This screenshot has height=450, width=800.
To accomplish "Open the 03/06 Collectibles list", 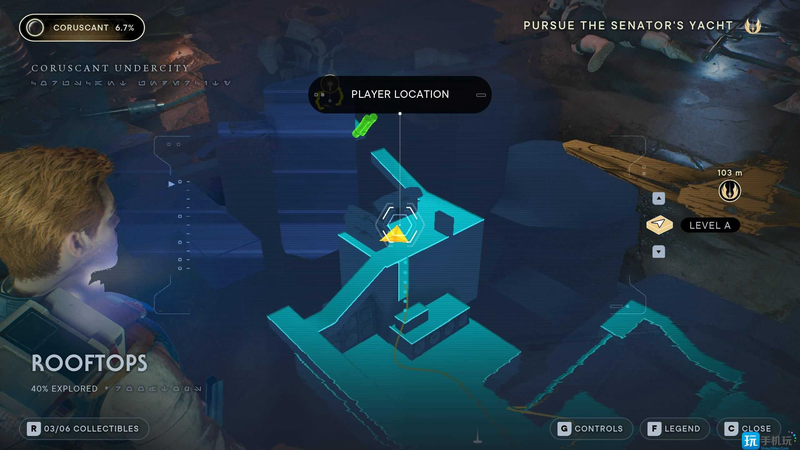I will click(84, 429).
